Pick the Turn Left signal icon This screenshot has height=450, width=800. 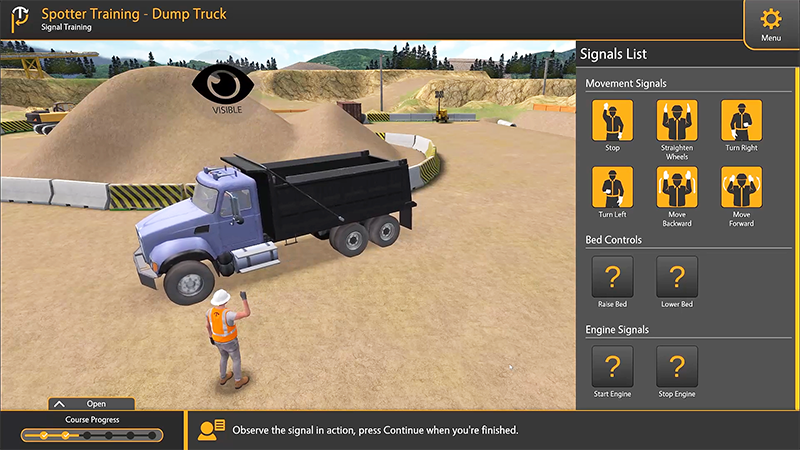point(613,187)
